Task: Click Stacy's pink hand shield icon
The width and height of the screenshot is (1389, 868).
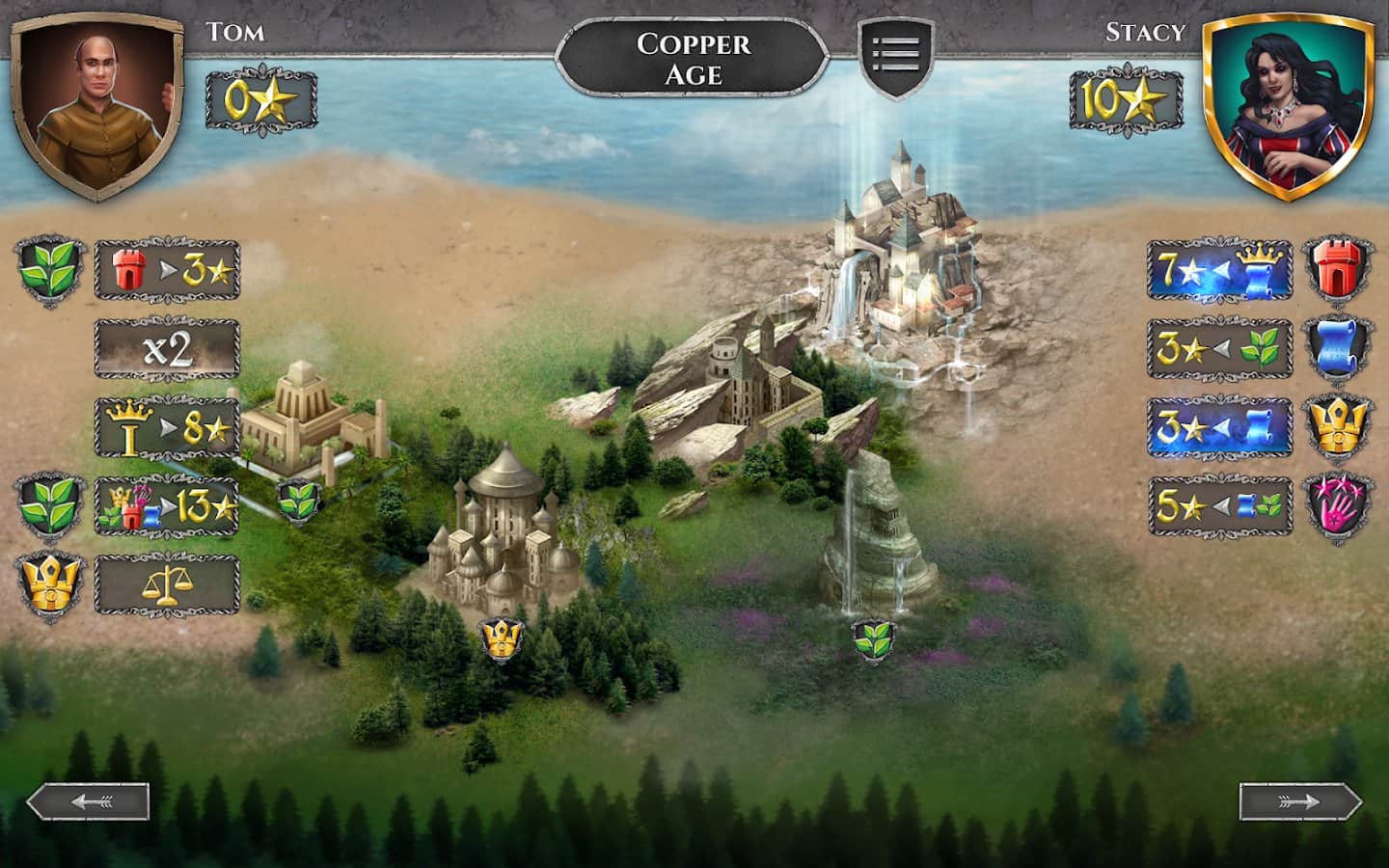Action: [1338, 506]
